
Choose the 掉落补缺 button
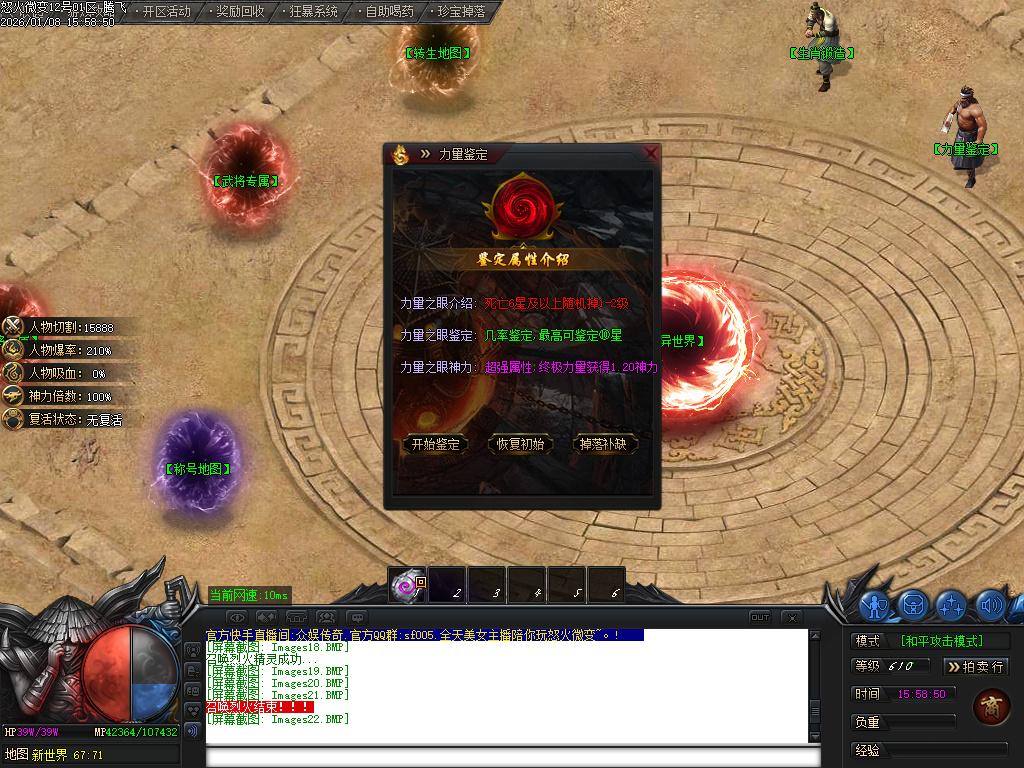pyautogui.click(x=603, y=444)
